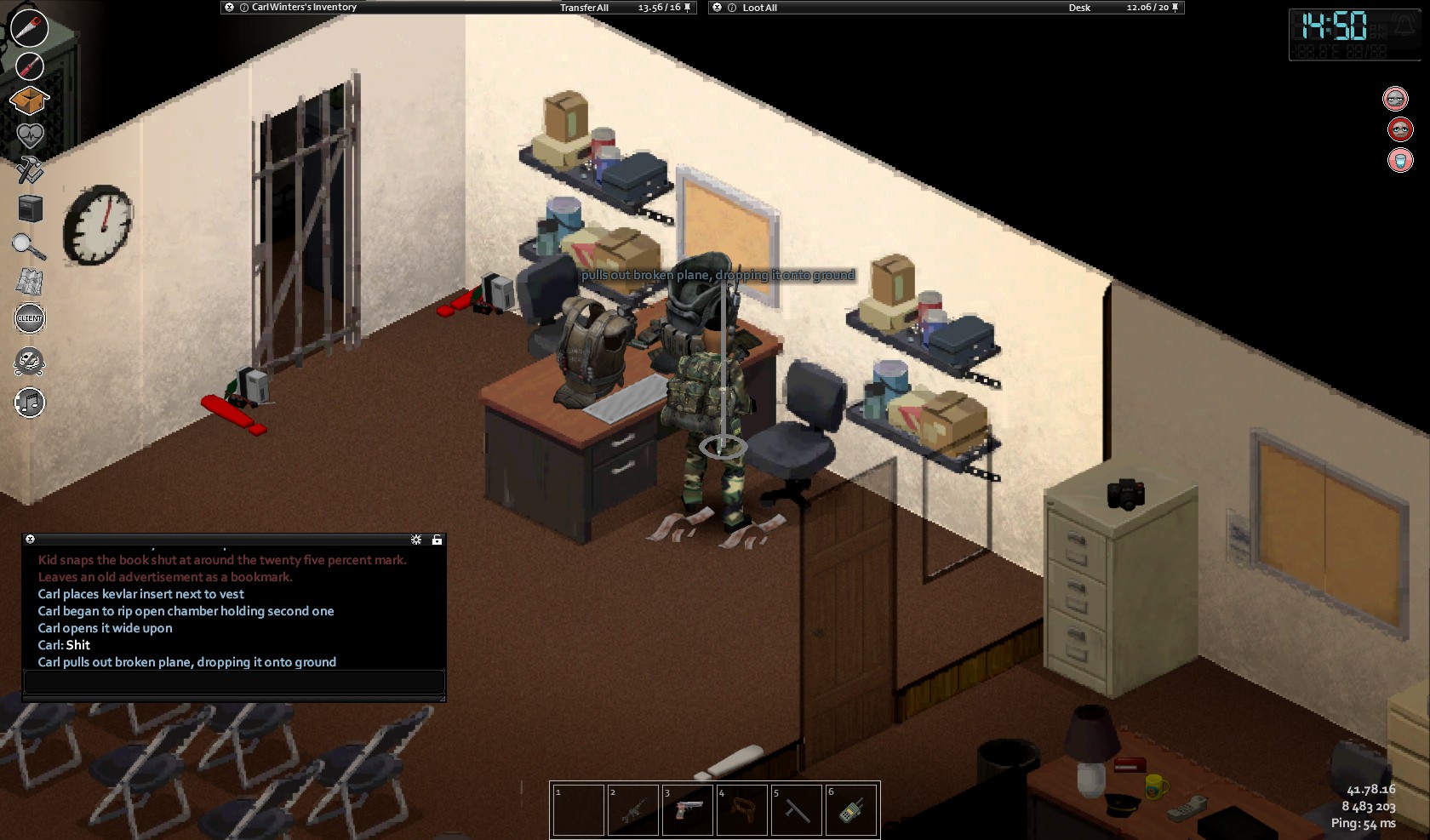Open the heart health panel
Screen dimensions: 1430x840
pyautogui.click(x=30, y=134)
